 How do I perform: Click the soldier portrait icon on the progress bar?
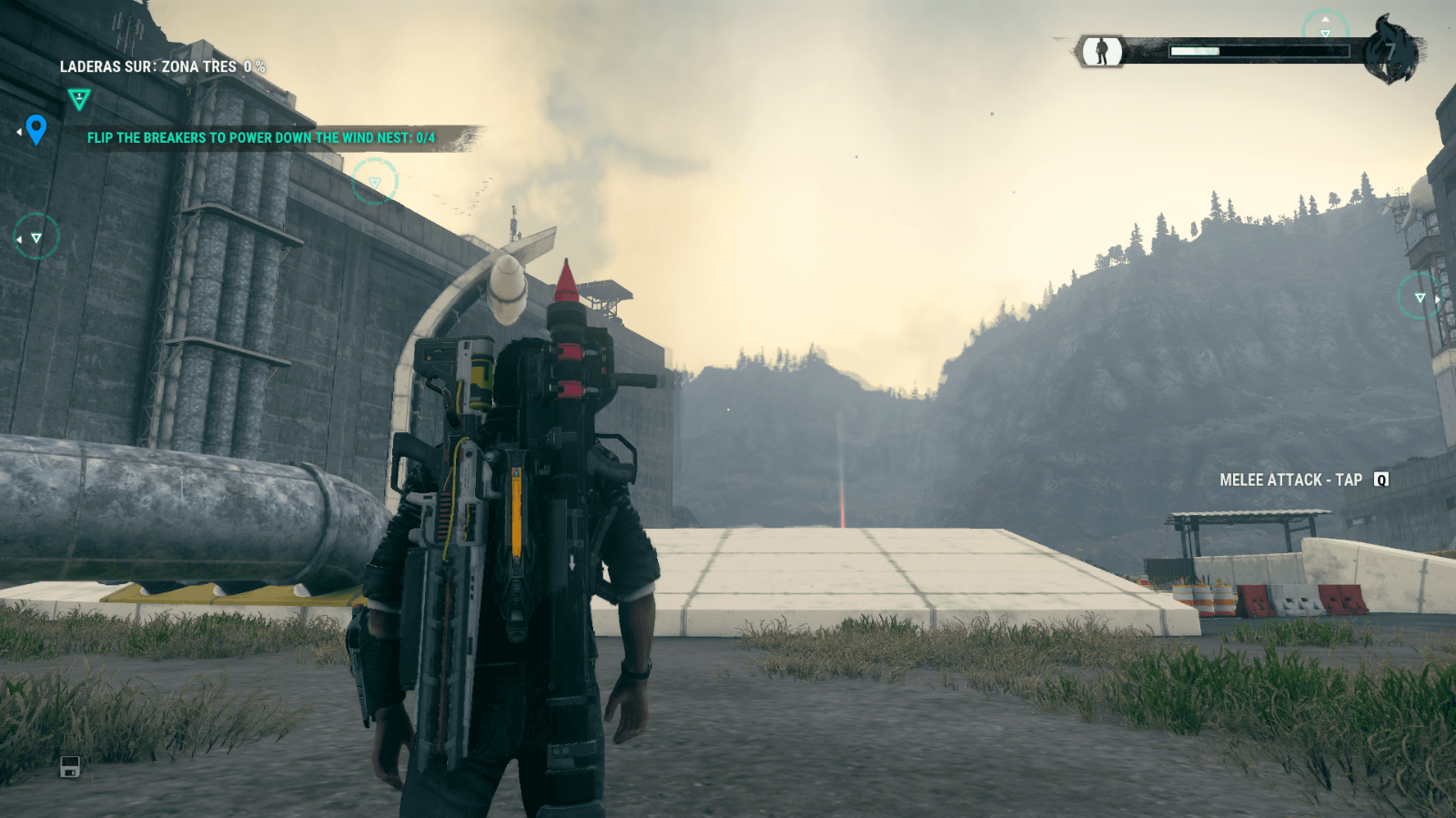click(x=1101, y=50)
